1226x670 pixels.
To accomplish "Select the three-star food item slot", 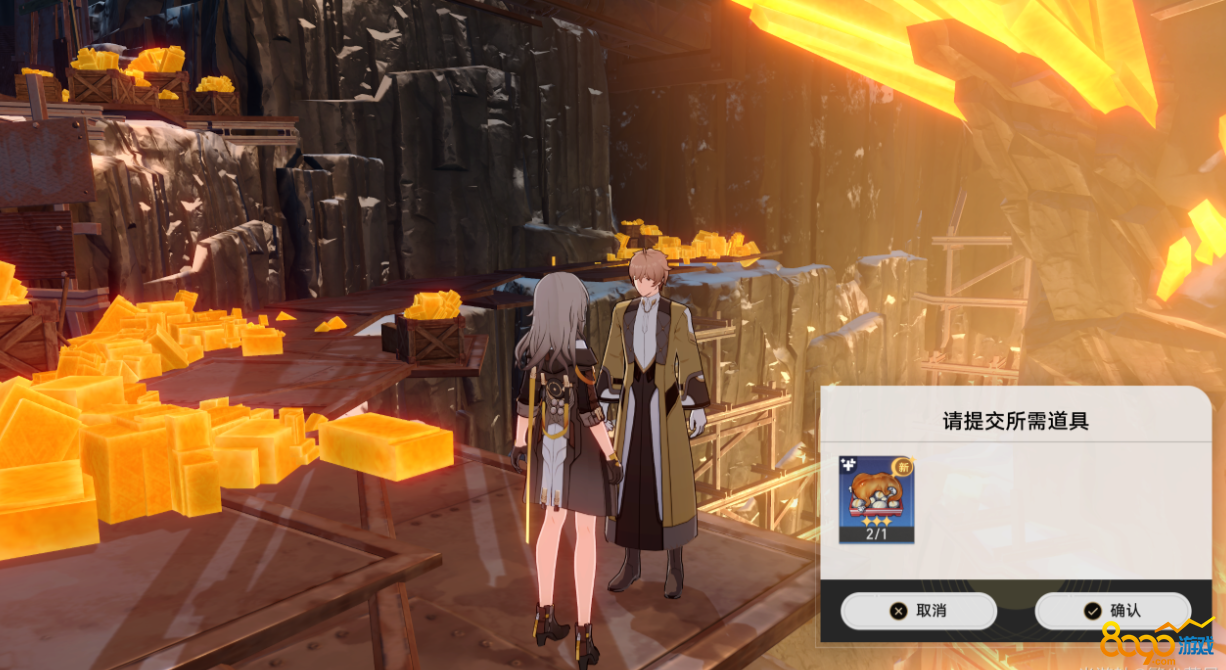I will click(876, 499).
